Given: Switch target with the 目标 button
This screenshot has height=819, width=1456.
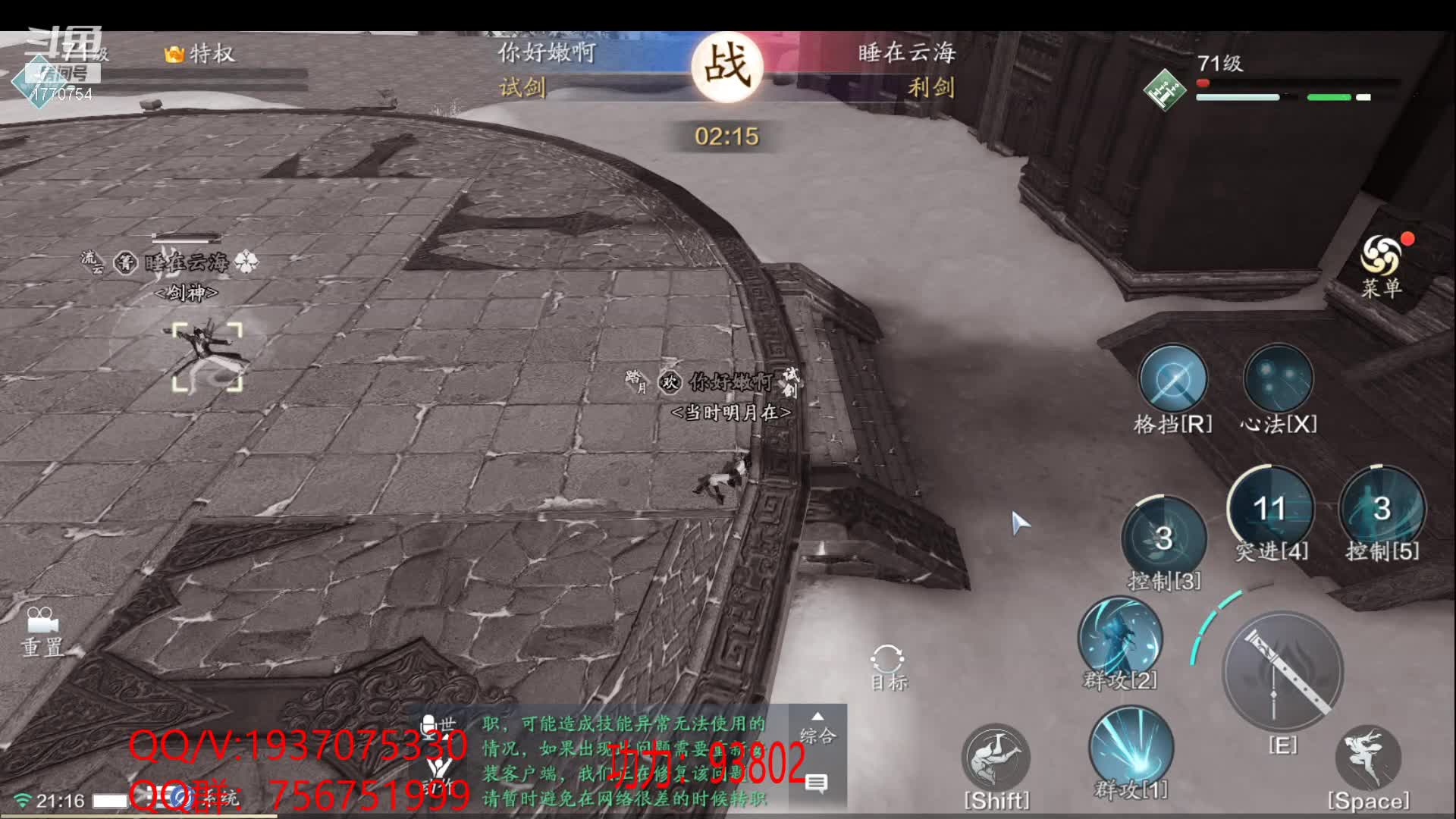Looking at the screenshot, I should pyautogui.click(x=888, y=661).
